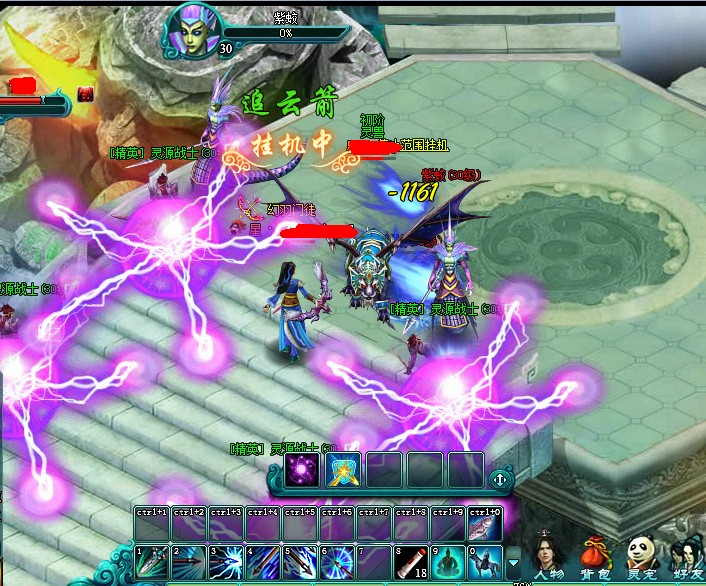
Task: Activate the blue burst skill in slot 3
Action: click(x=227, y=562)
